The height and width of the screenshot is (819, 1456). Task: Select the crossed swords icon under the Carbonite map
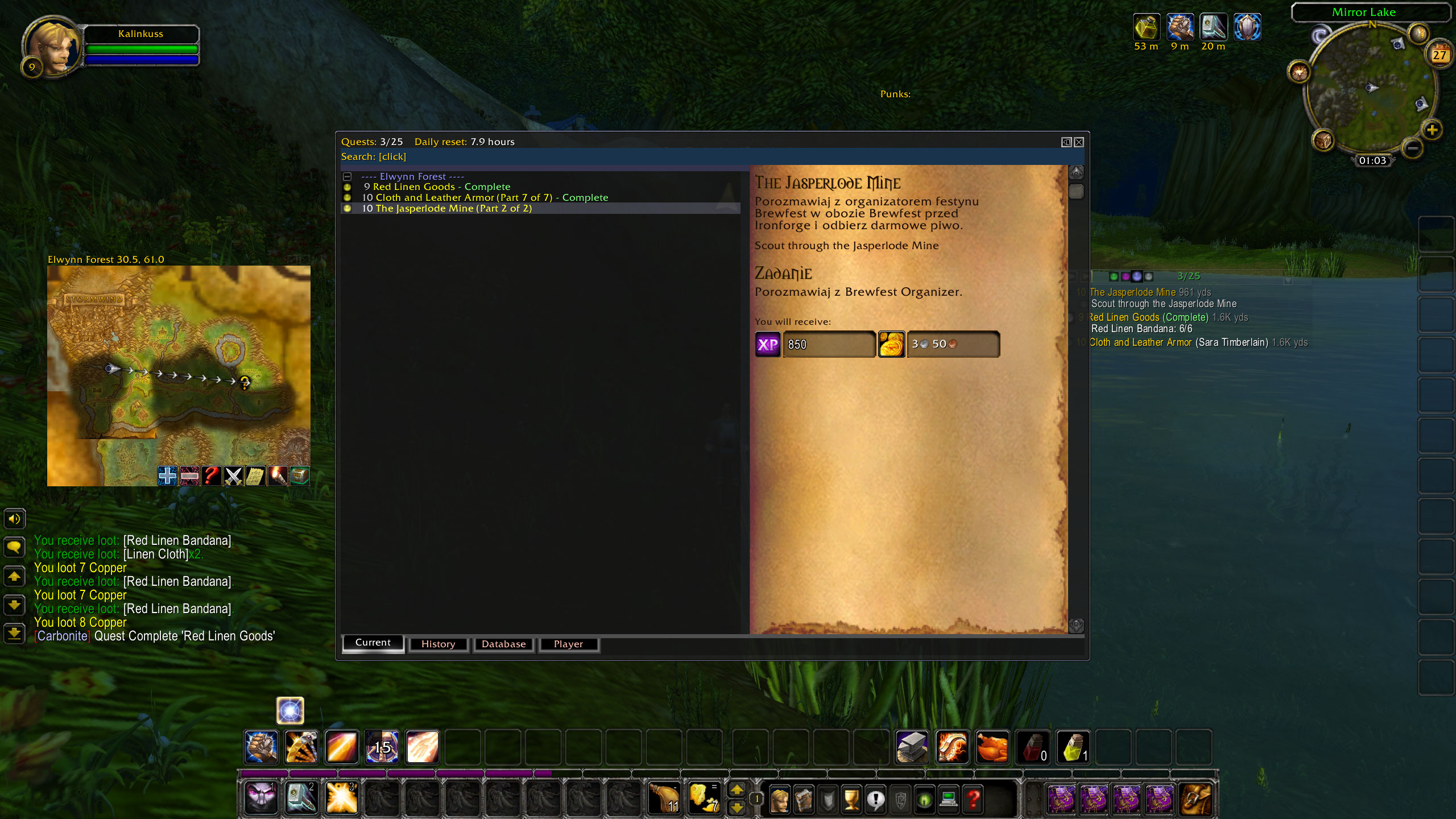point(233,476)
